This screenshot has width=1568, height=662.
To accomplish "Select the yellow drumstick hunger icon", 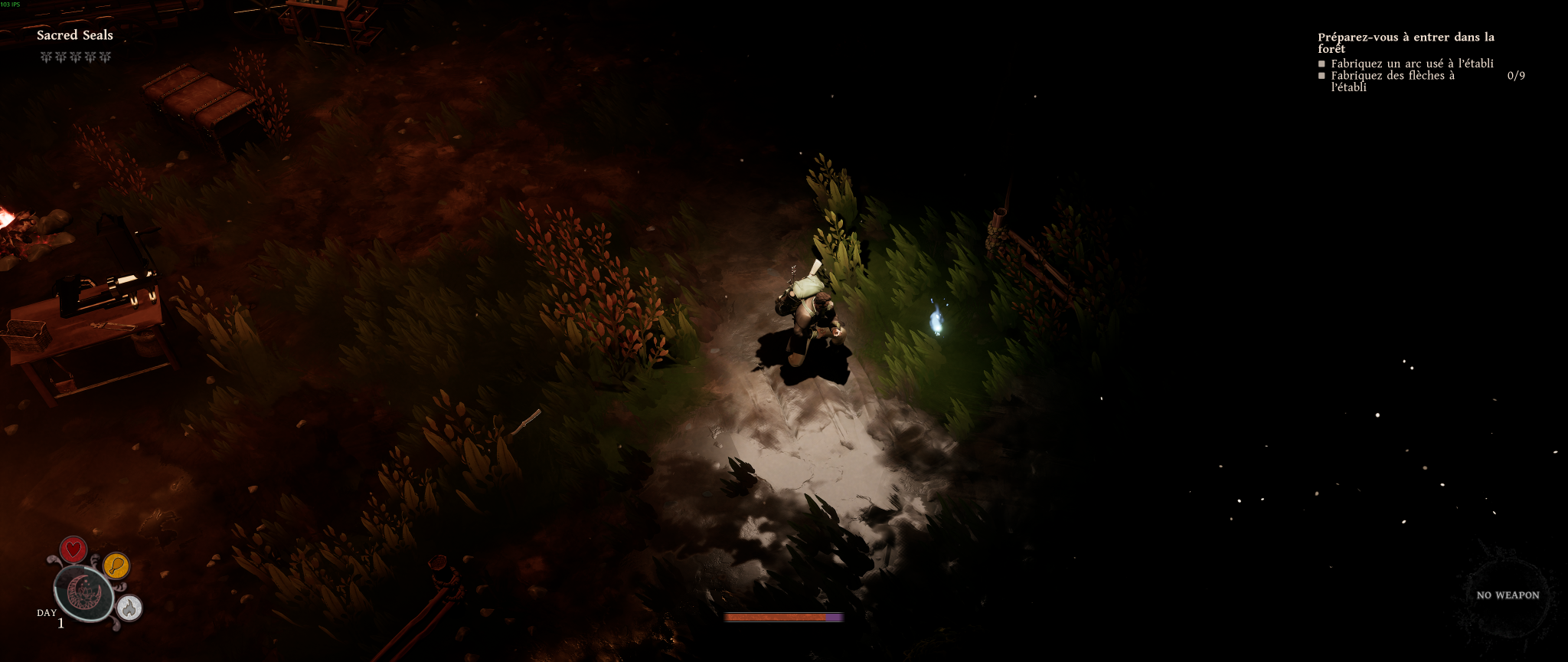I will point(116,566).
